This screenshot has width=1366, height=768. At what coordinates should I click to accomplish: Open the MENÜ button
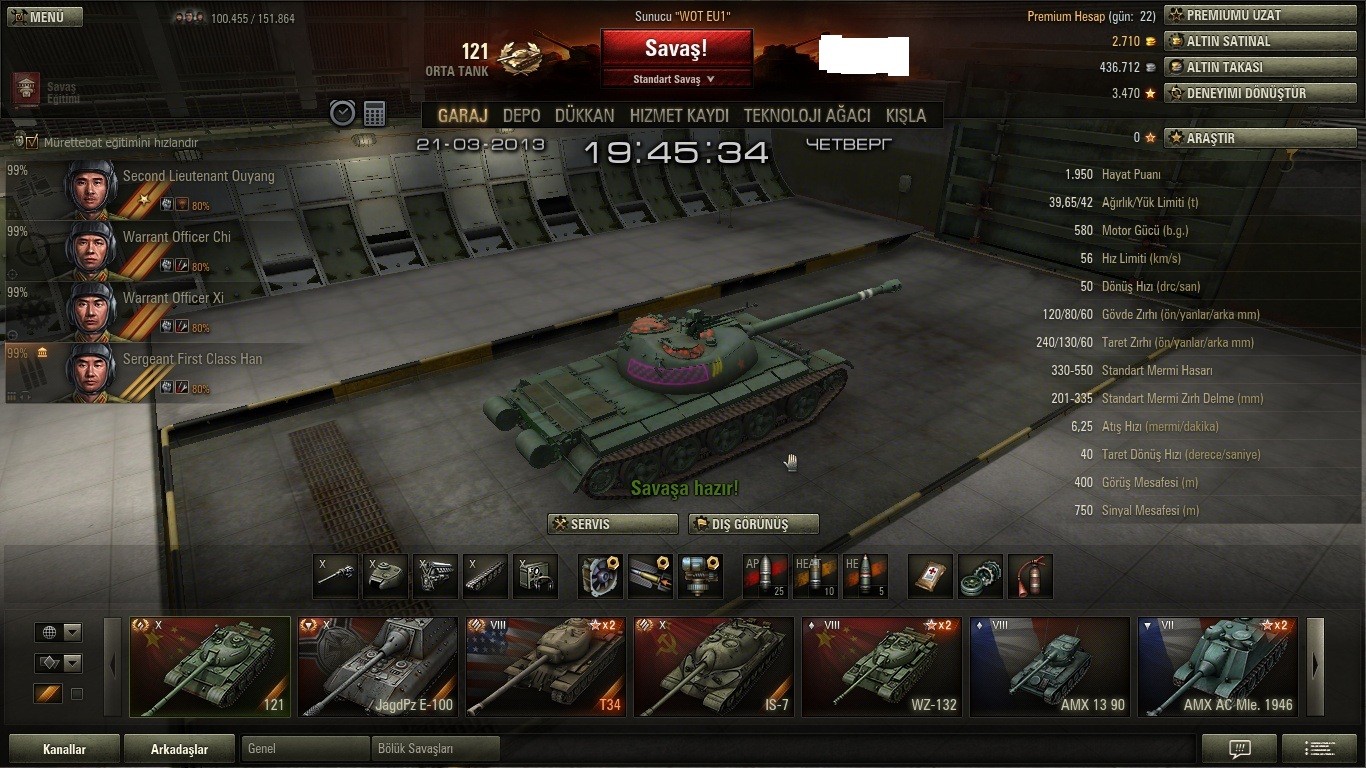tap(44, 17)
